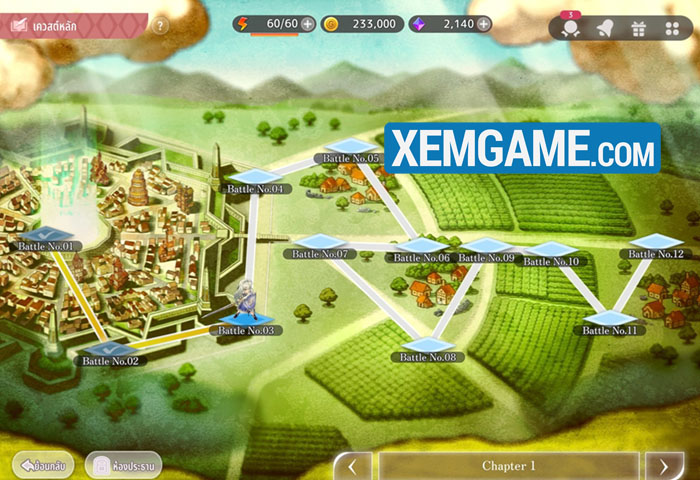Select Battle No.08 stage node
Image resolution: width=700 pixels, height=480 pixels.
428,348
